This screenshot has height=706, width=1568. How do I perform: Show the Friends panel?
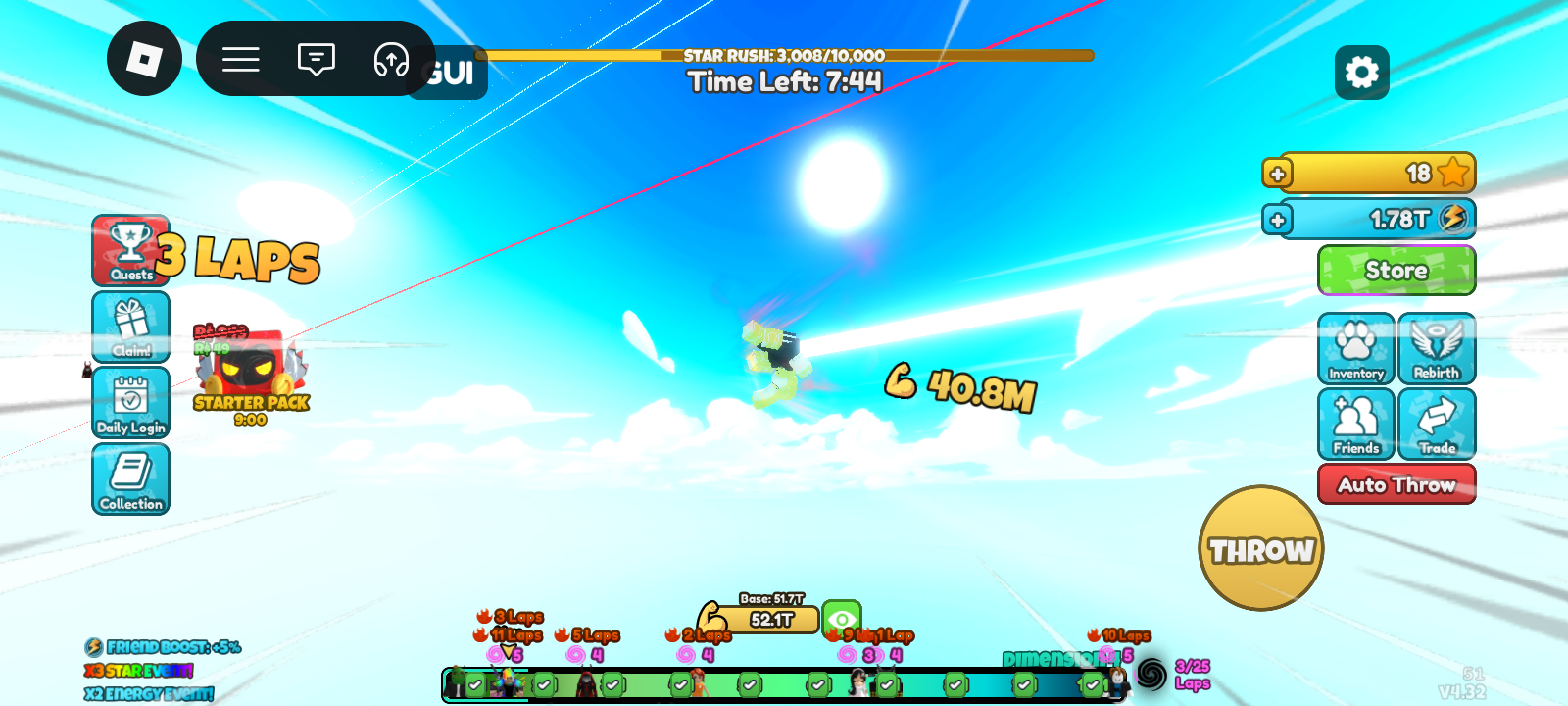click(x=1356, y=424)
